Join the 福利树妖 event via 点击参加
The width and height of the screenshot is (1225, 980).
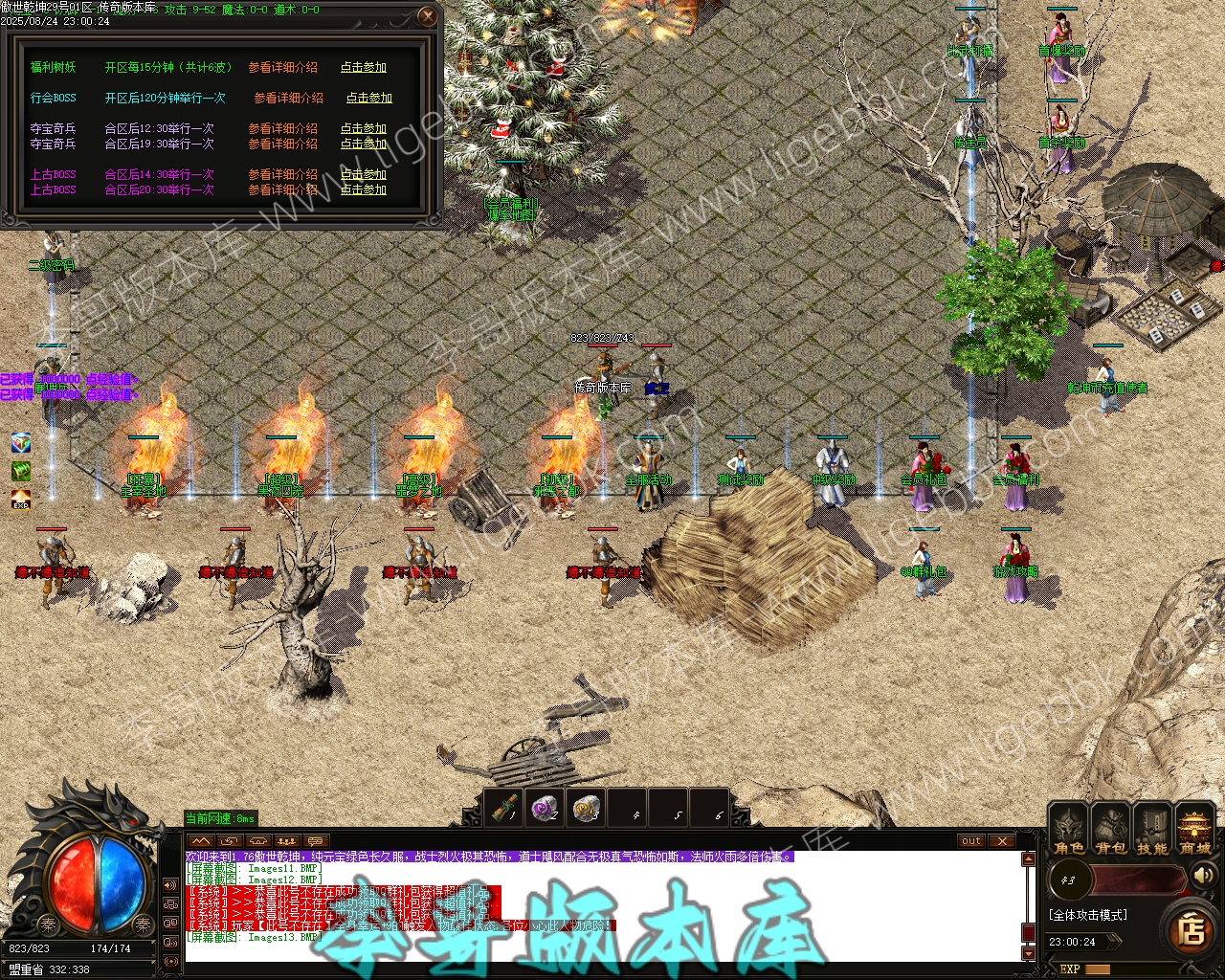pos(364,67)
